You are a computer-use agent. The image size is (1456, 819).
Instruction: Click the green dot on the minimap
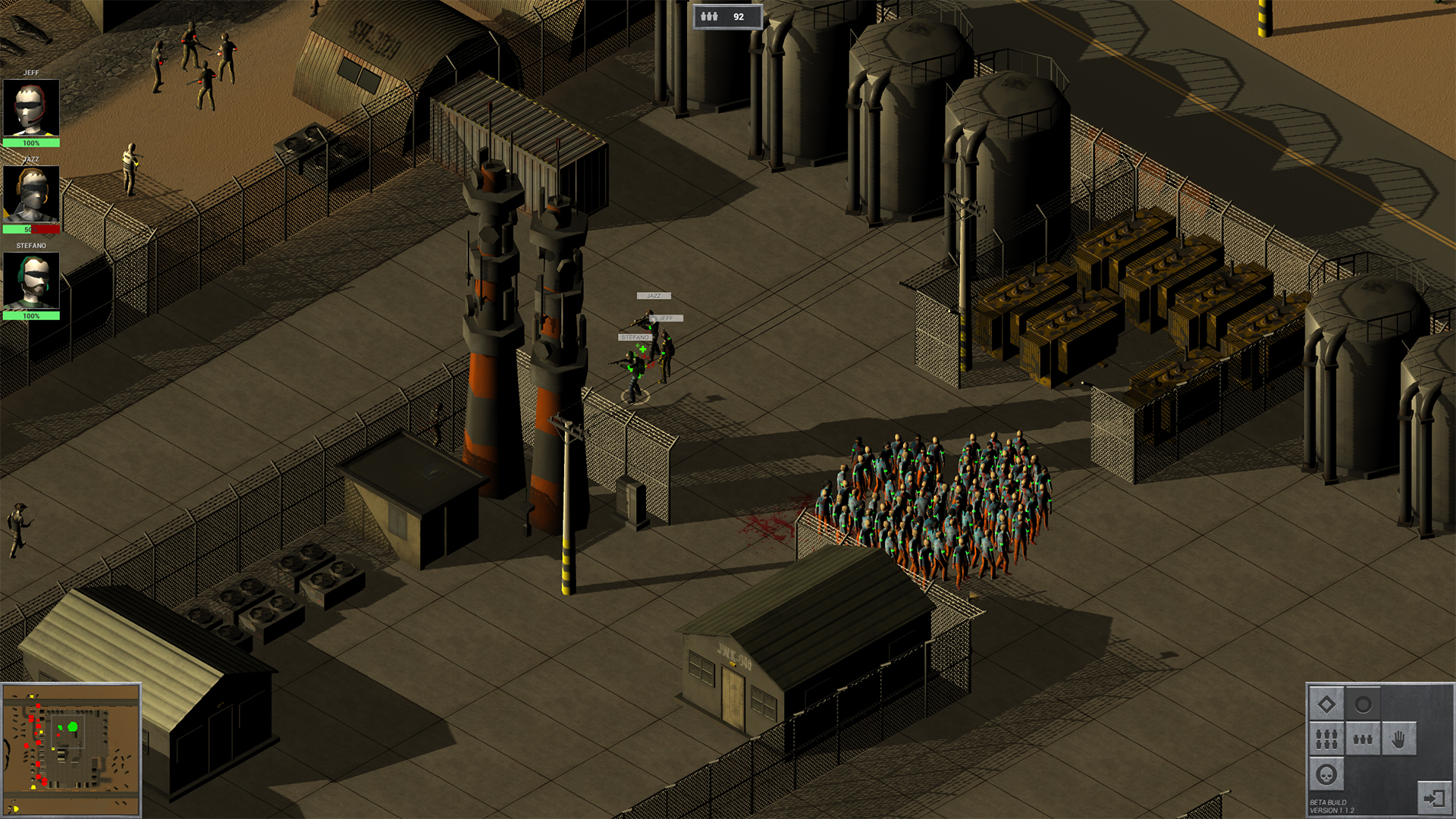[x=74, y=727]
